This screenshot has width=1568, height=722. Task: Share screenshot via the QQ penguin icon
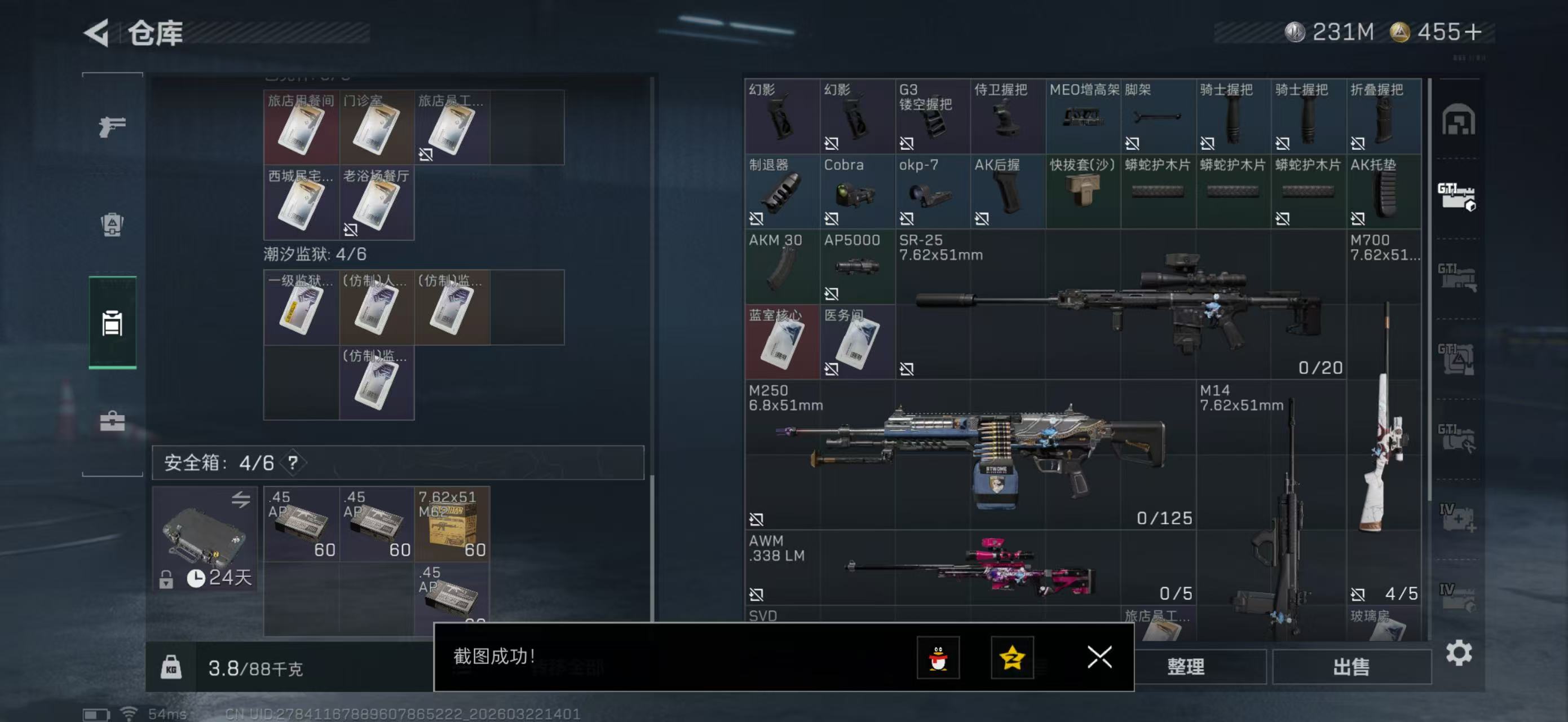pos(938,658)
